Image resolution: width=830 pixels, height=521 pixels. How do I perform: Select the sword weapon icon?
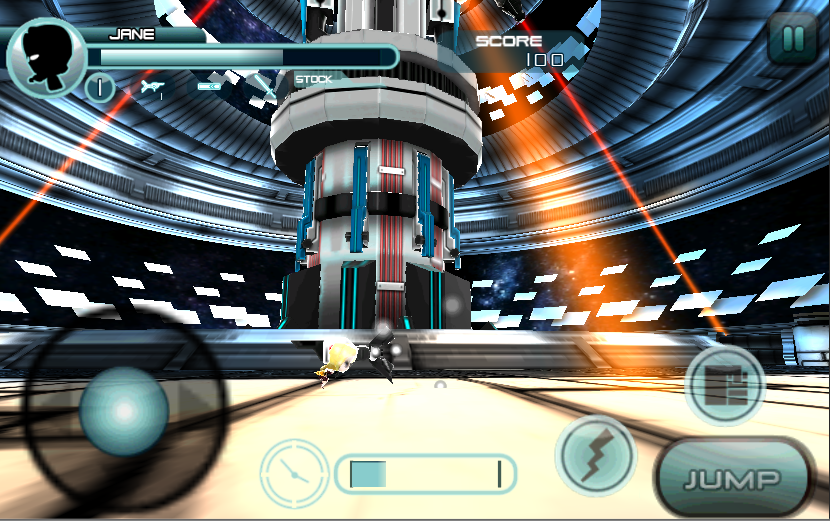click(265, 88)
